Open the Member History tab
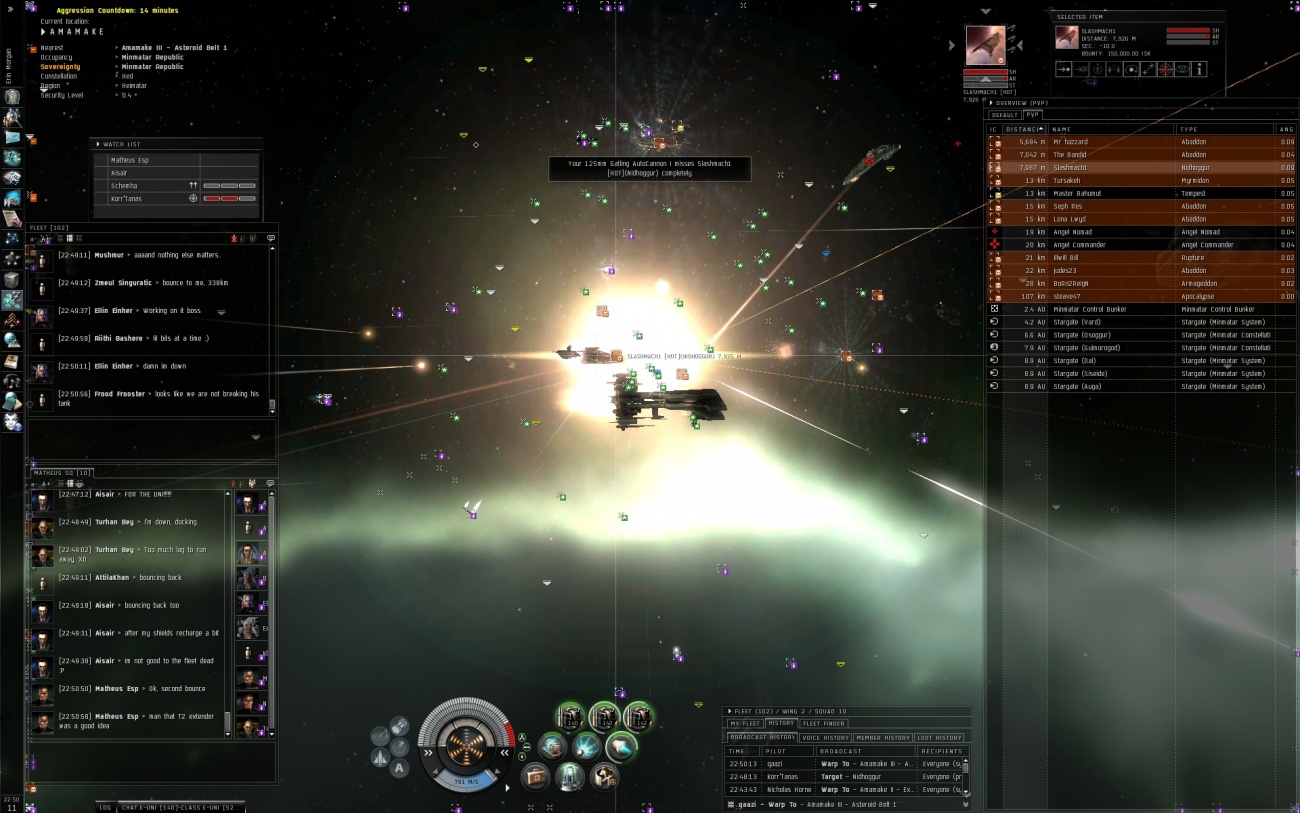 point(883,738)
